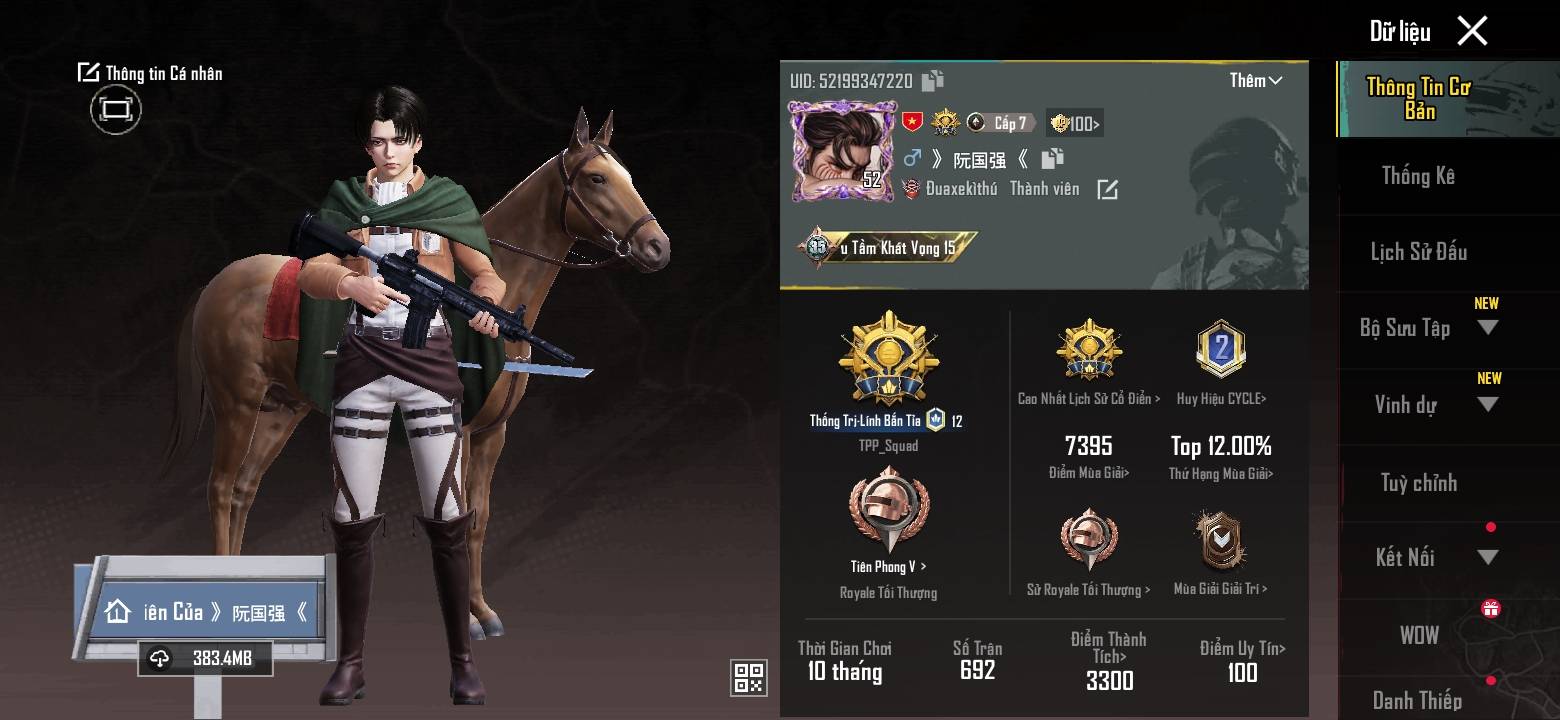Viewport: 1560px width, 720px height.
Task: Click the player avatar portrait
Action: pyautogui.click(x=839, y=151)
